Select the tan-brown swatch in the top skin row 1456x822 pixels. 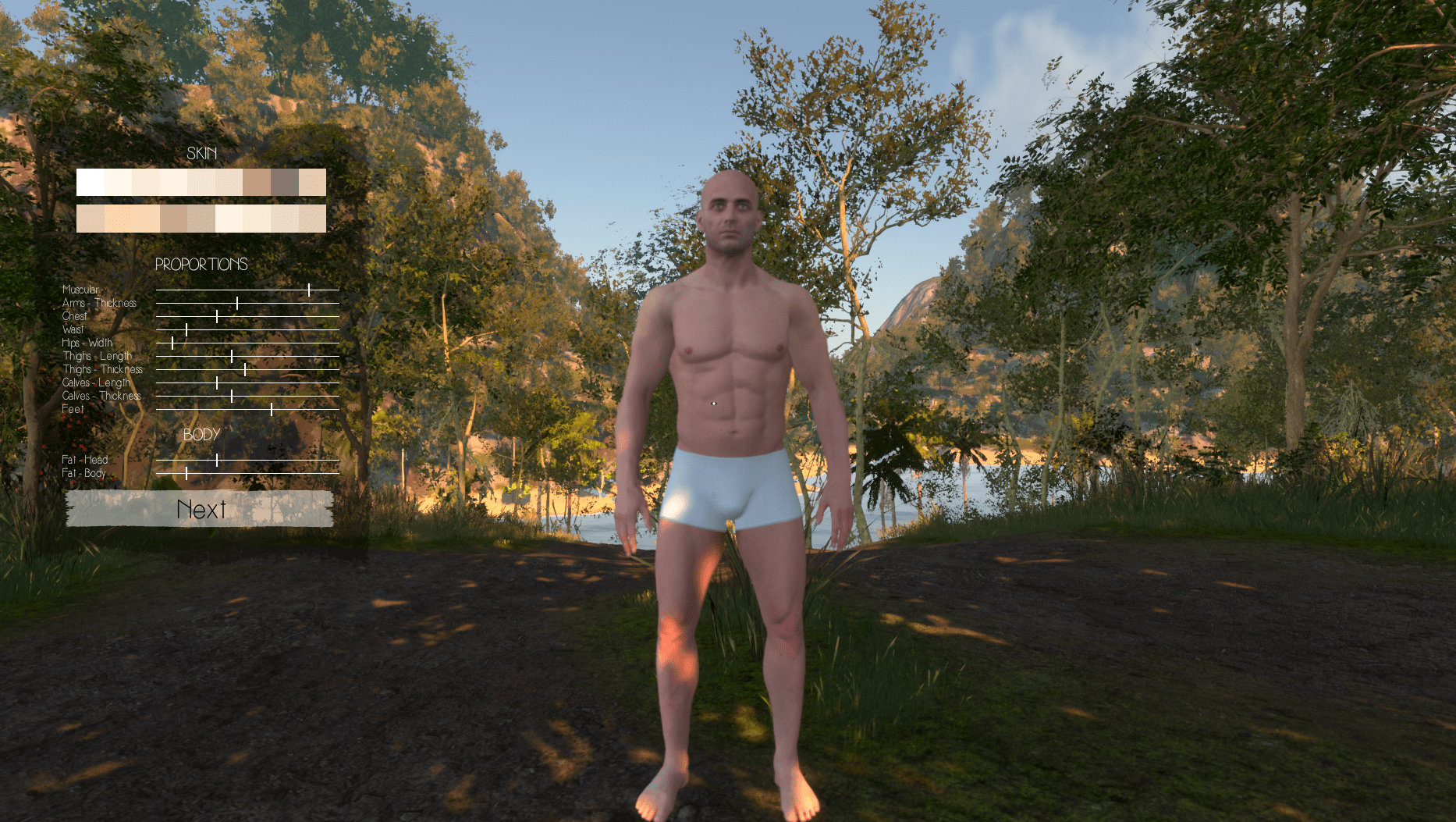click(257, 183)
